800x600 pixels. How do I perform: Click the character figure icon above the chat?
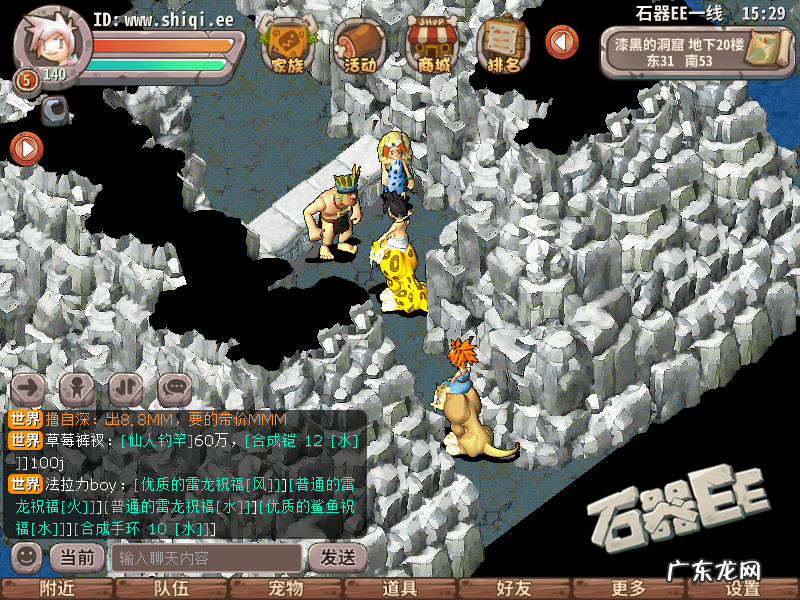coord(77,386)
